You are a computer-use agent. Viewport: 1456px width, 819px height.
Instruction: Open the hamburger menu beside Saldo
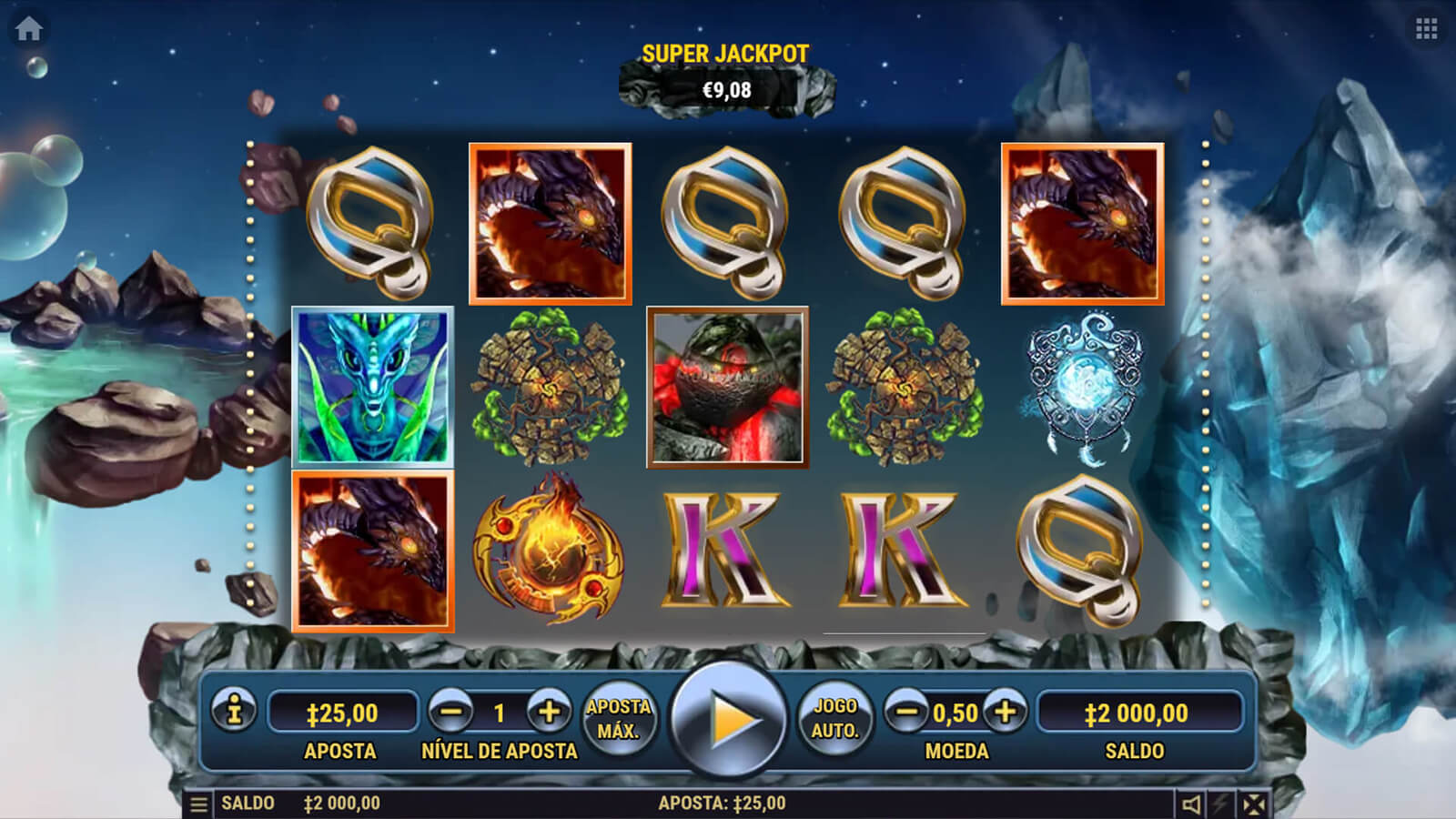198,804
